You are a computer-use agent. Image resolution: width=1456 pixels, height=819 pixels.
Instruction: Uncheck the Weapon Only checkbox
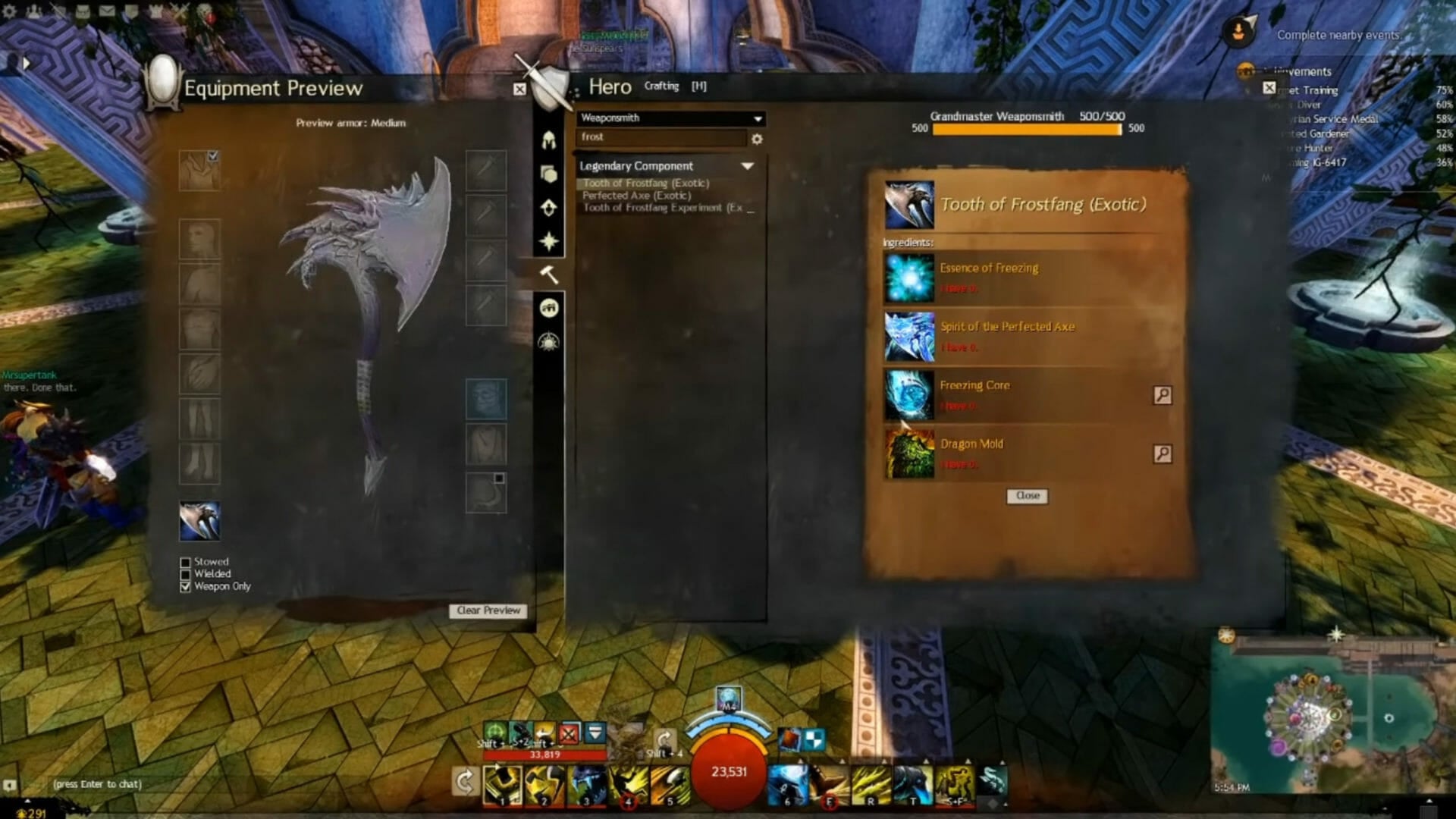coord(186,586)
